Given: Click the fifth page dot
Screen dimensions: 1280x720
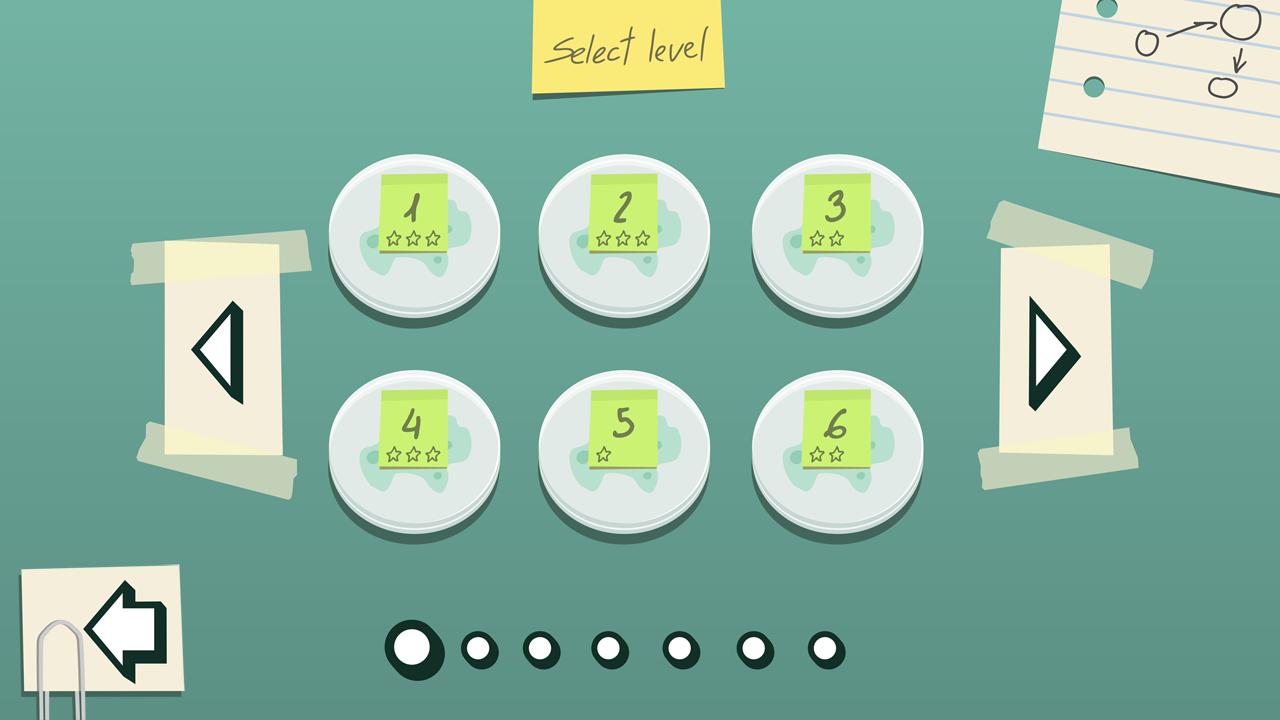Looking at the screenshot, I should click(x=682, y=650).
